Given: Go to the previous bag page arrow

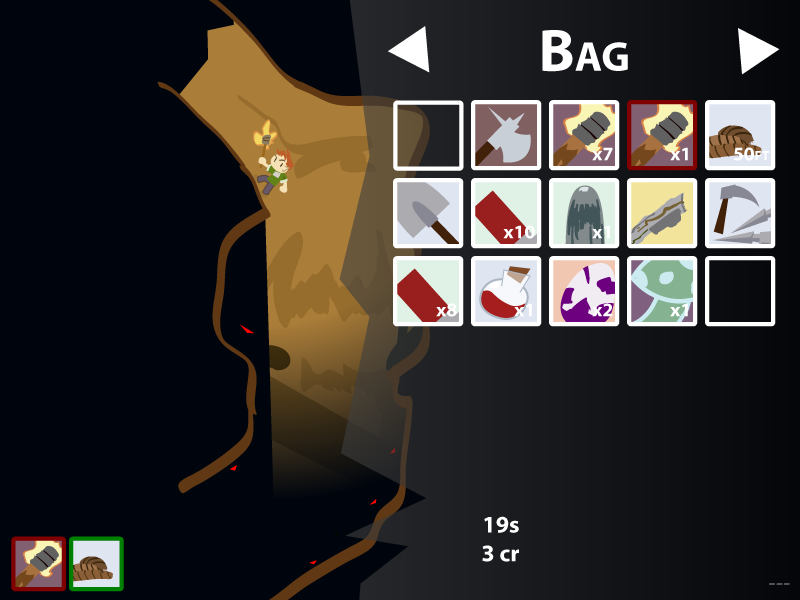Looking at the screenshot, I should (x=410, y=50).
